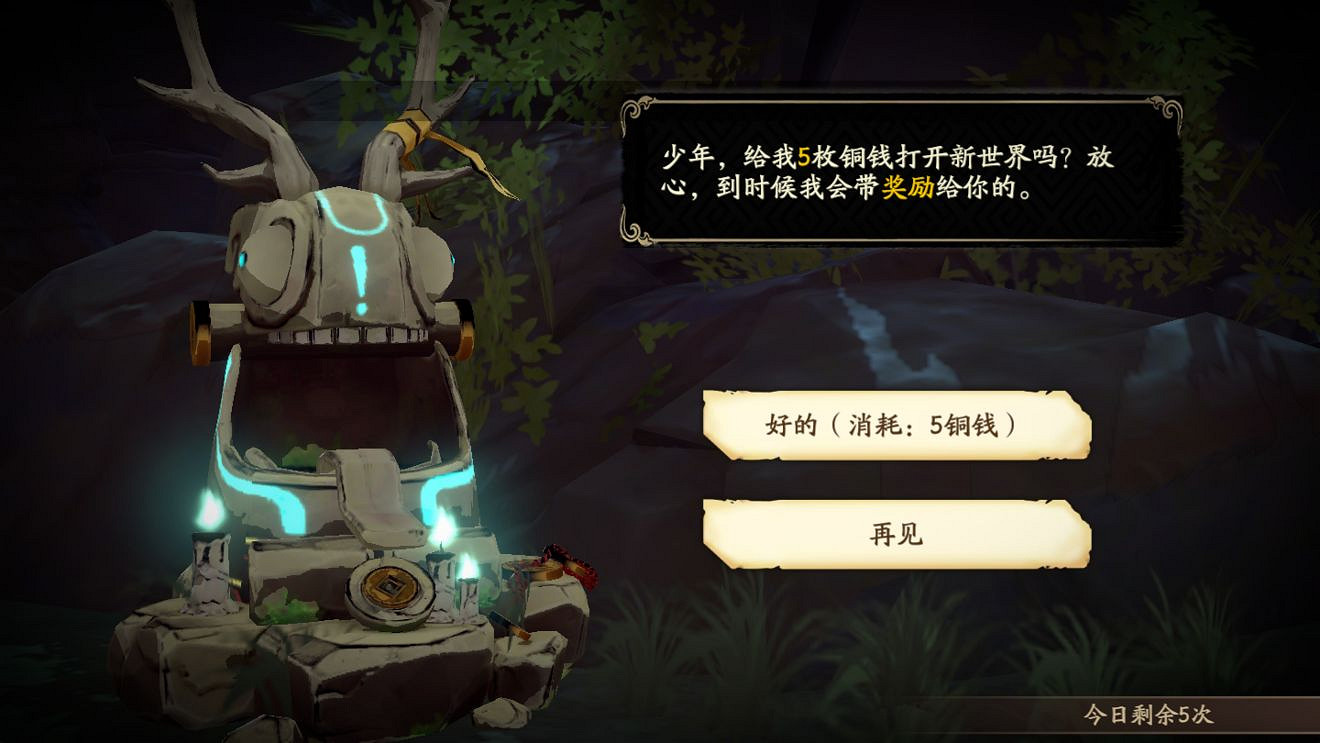1320x743 pixels.
Task: Click the red prayer beads beside the coin
Action: pos(567,565)
